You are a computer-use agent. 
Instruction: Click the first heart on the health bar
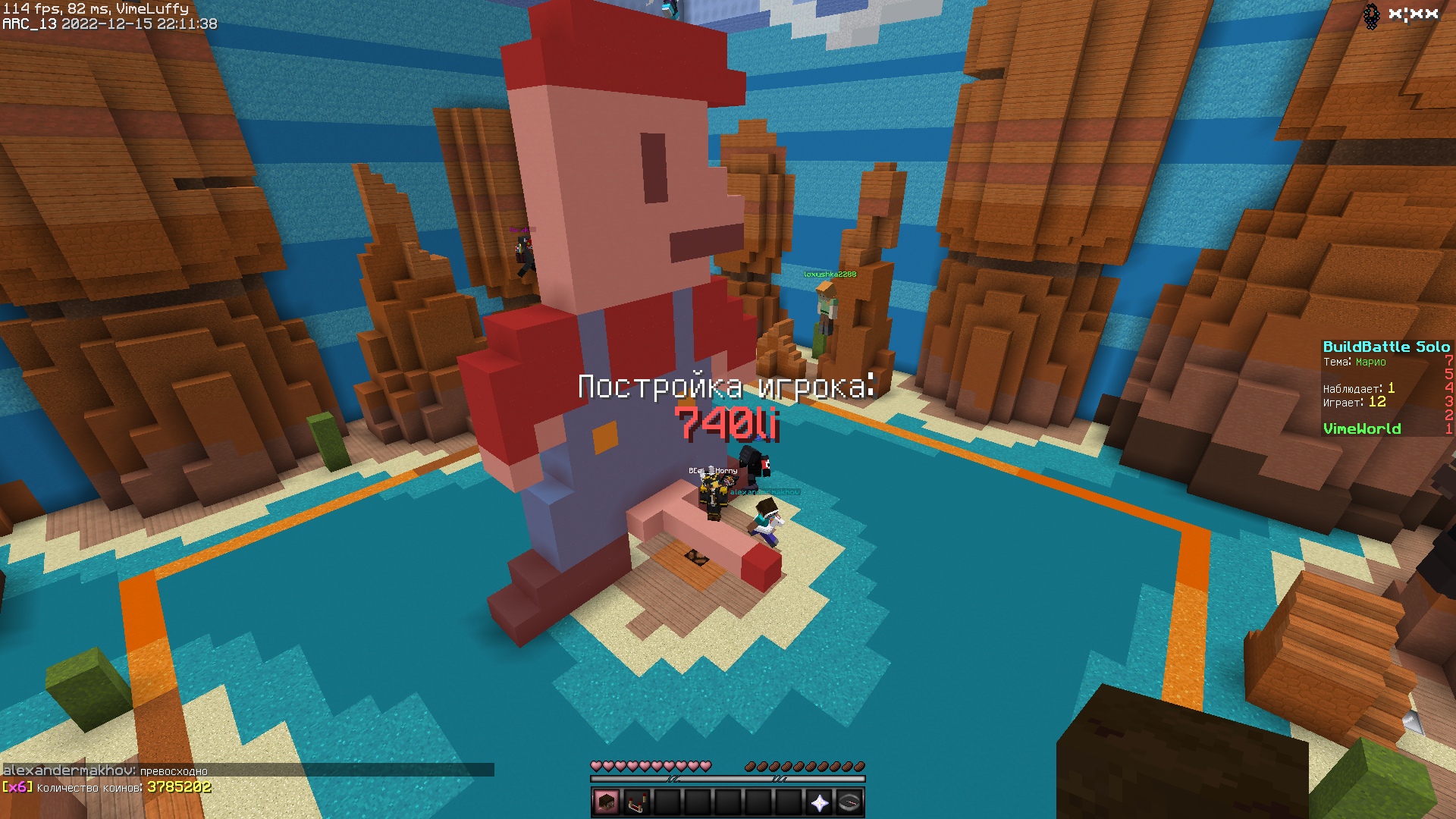coord(598,766)
